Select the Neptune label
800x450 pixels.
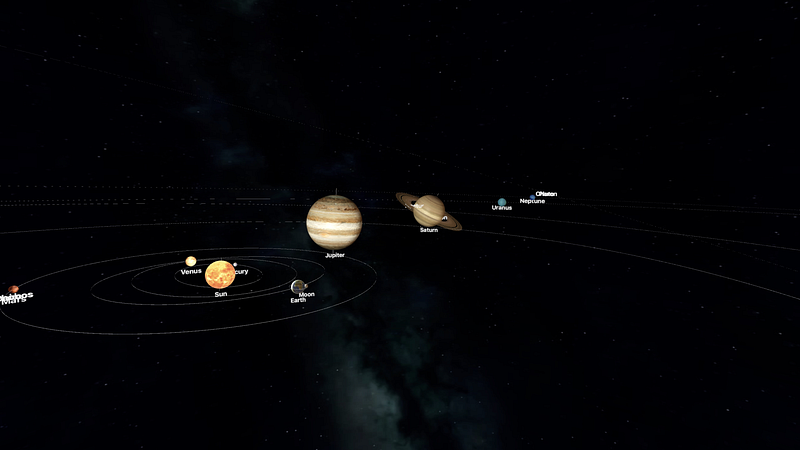532,201
